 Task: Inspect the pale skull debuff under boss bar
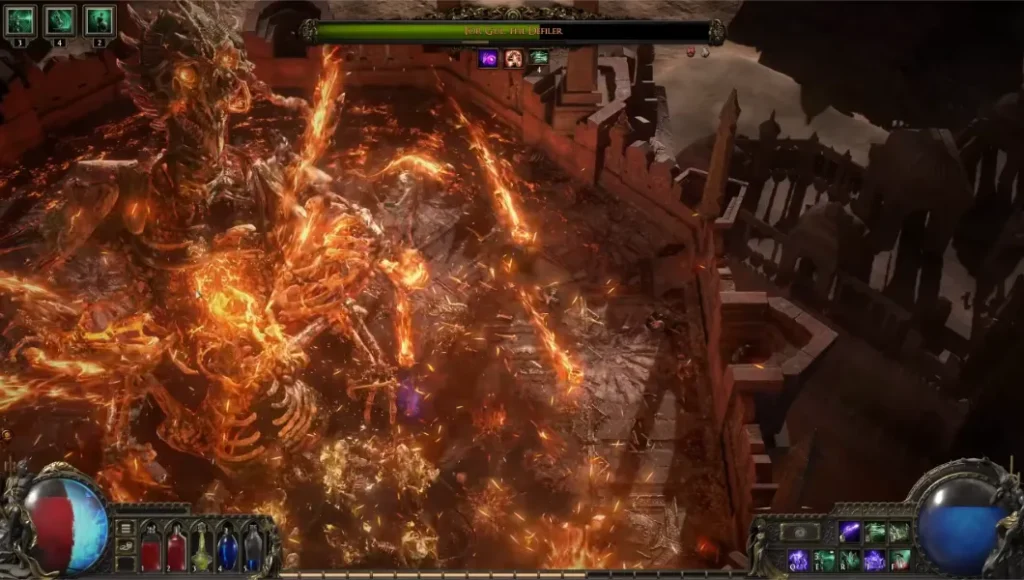click(514, 58)
